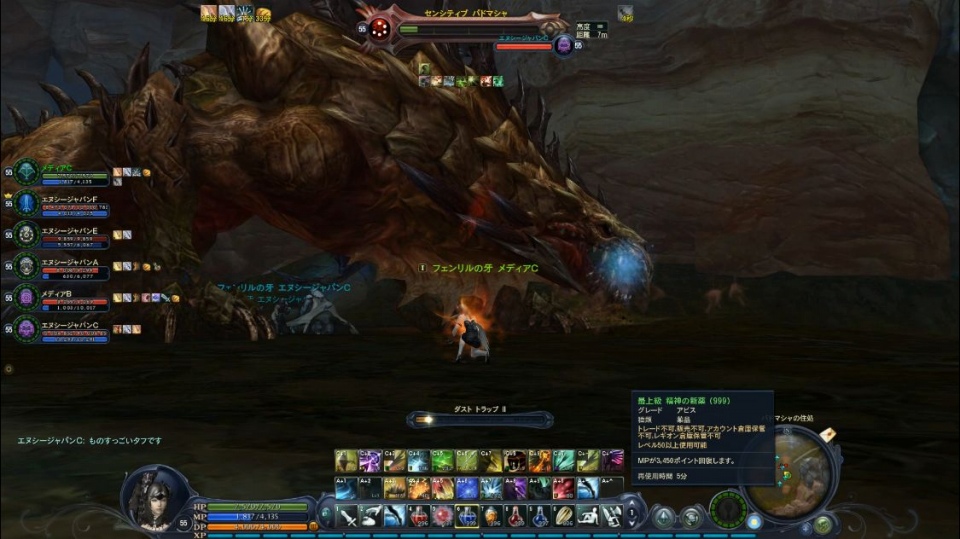The image size is (960, 539).
Task: Use the blue mana potion in slot 6
Action: 467,517
